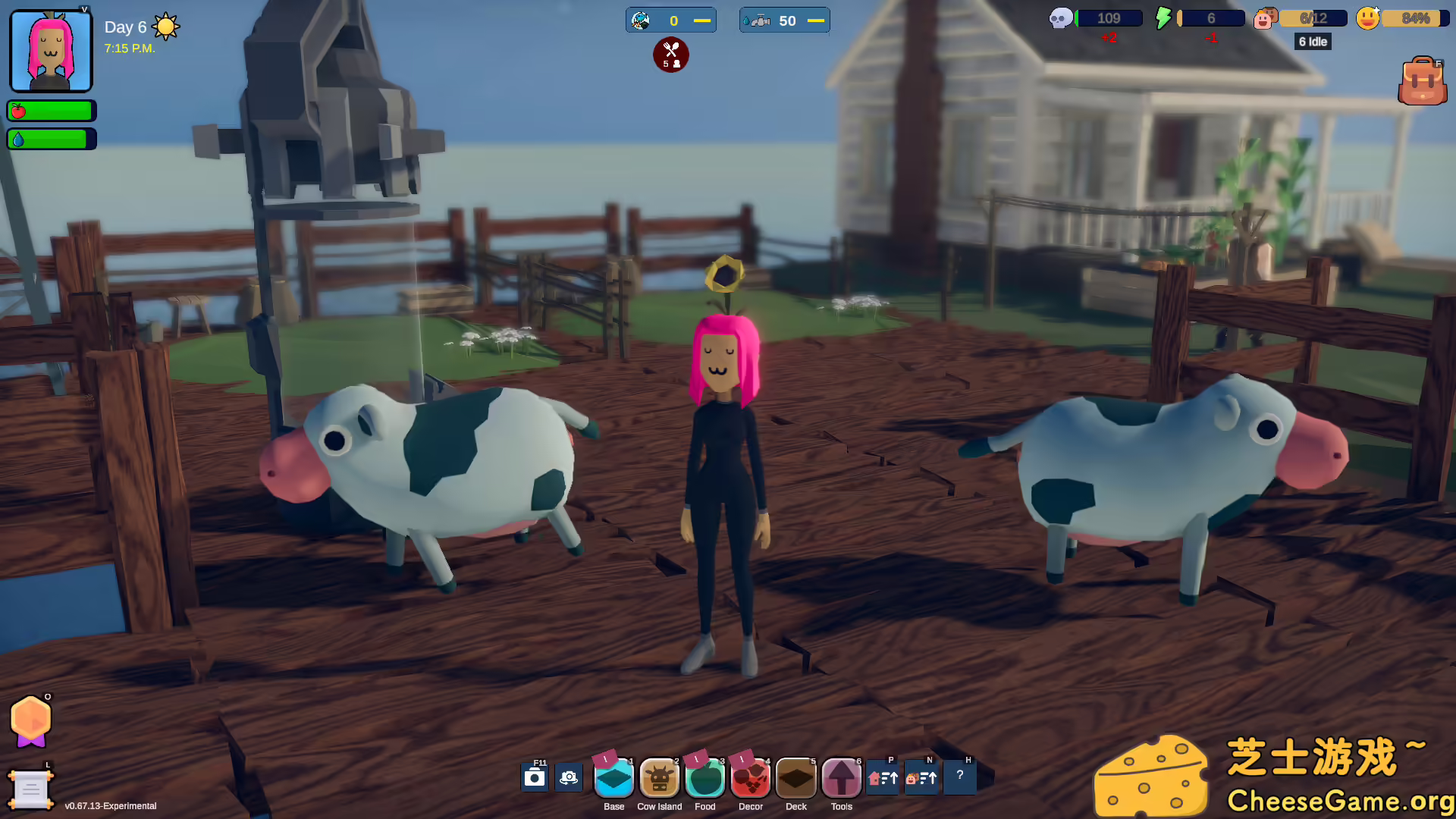1456x819 pixels.
Task: Click the pink-haired character portrait
Action: click(x=51, y=51)
